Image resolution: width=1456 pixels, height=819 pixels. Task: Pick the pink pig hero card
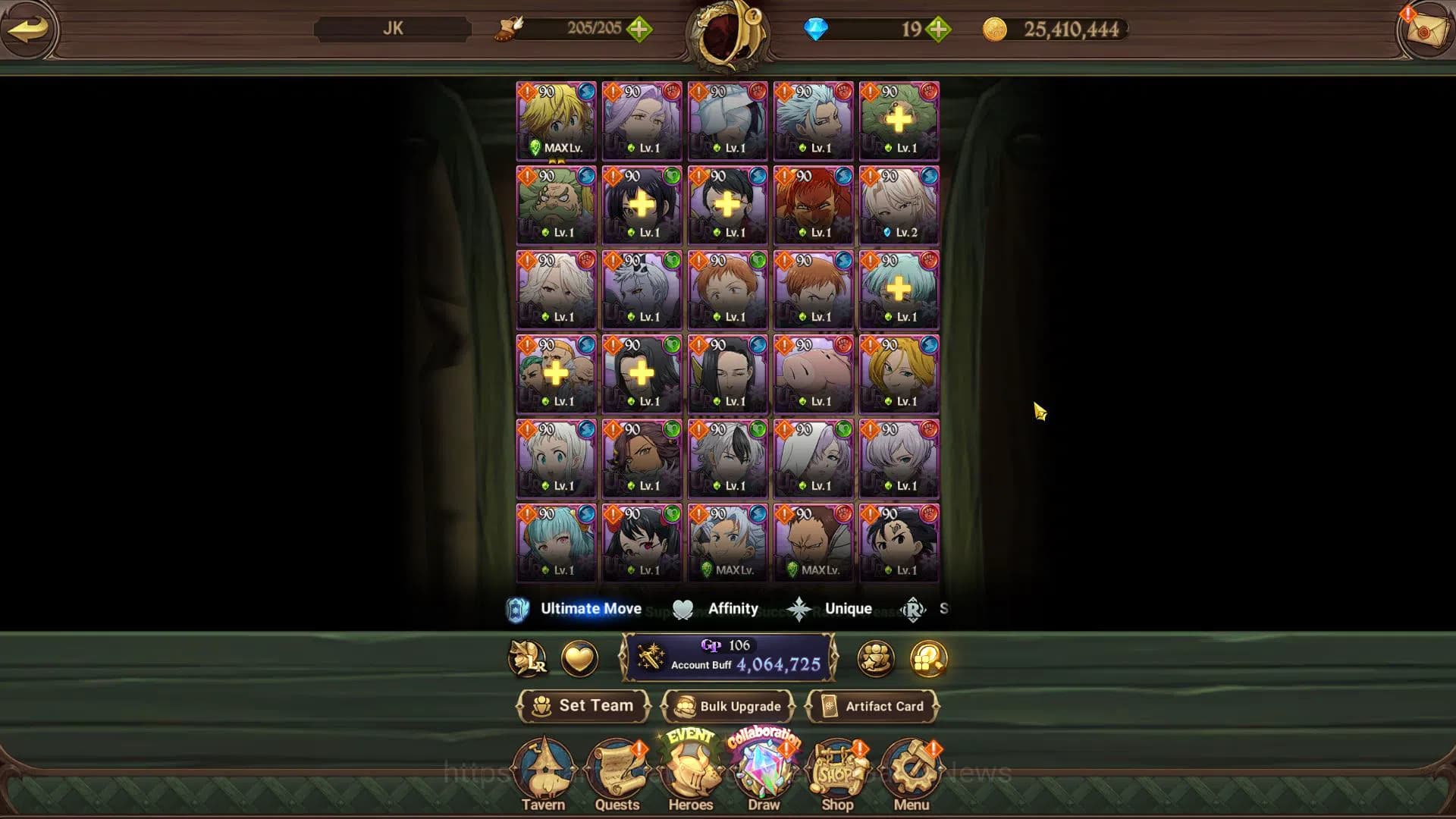click(813, 374)
